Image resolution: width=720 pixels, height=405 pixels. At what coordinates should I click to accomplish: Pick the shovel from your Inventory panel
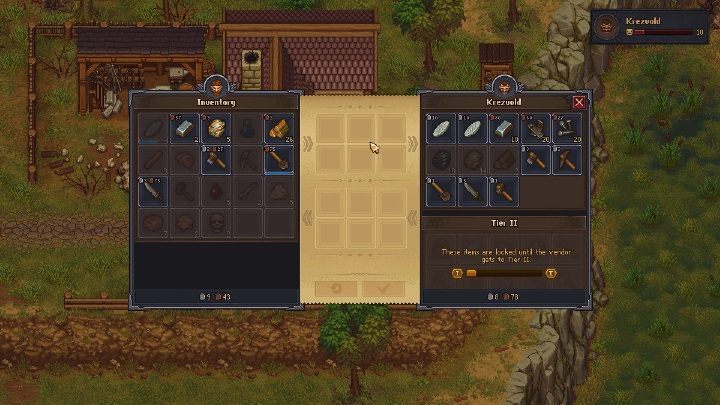click(x=280, y=160)
